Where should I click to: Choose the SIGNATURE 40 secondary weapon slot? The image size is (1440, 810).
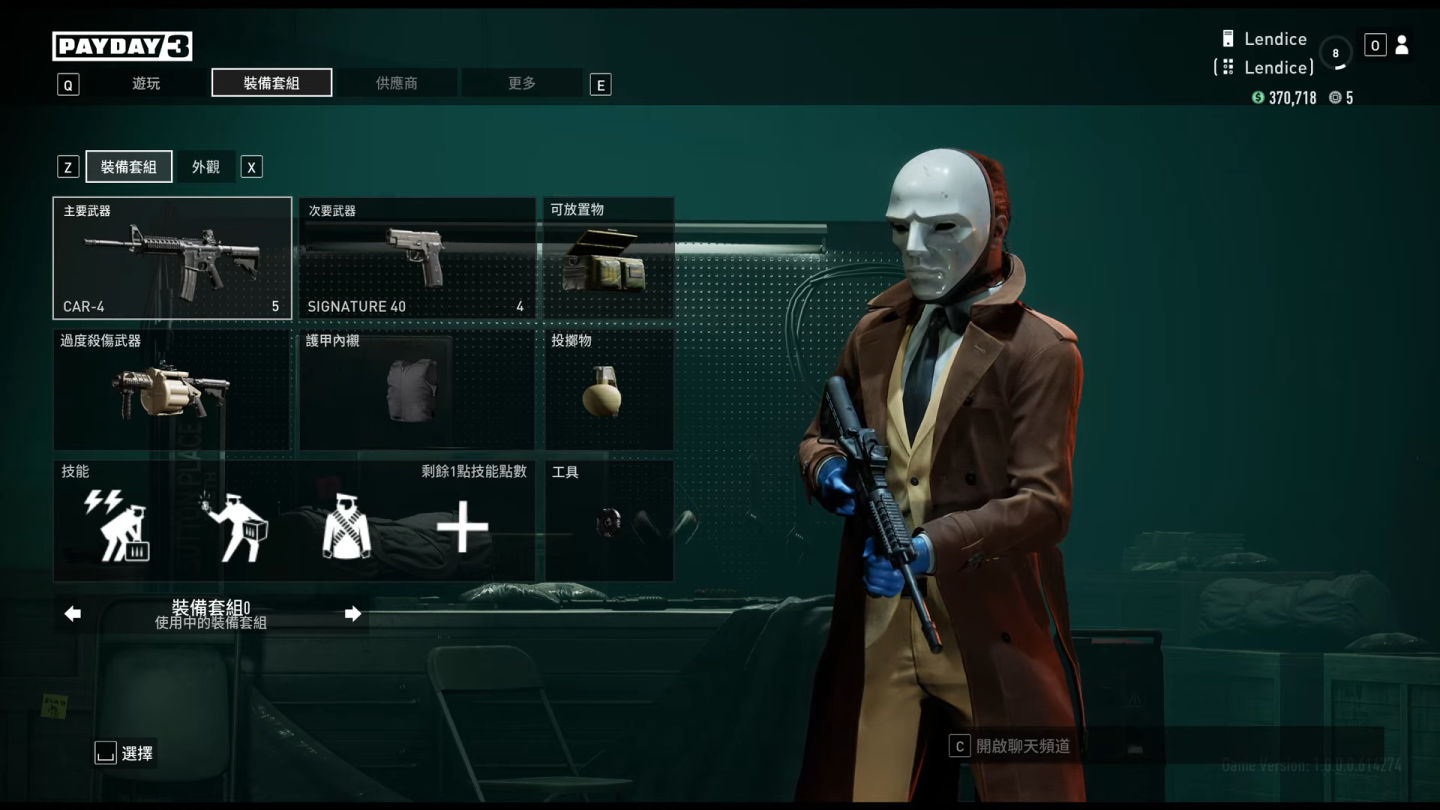(x=416, y=258)
